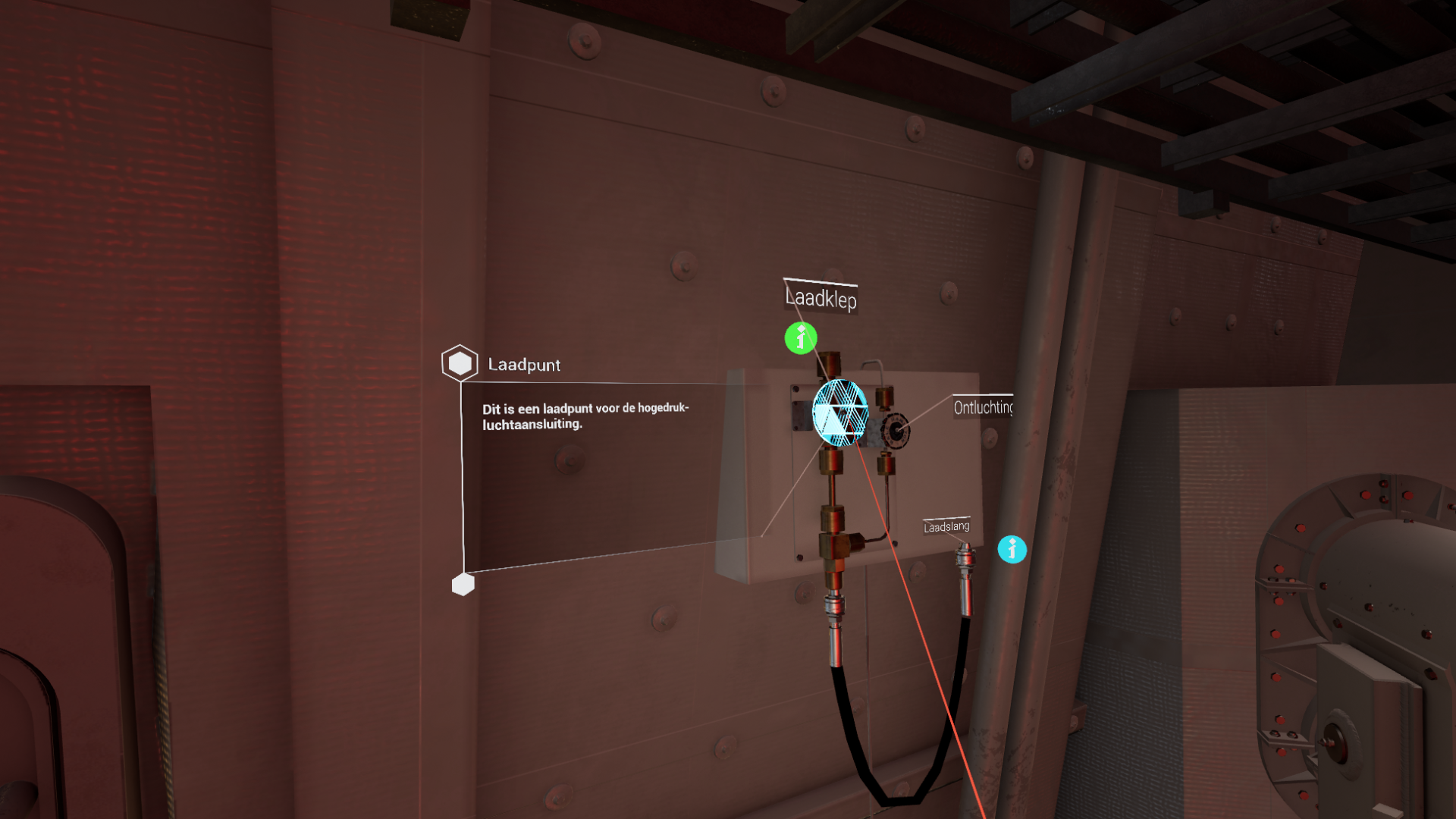Click the white hexagon handle below the panel
Screen dimensions: 1456x819
click(463, 585)
